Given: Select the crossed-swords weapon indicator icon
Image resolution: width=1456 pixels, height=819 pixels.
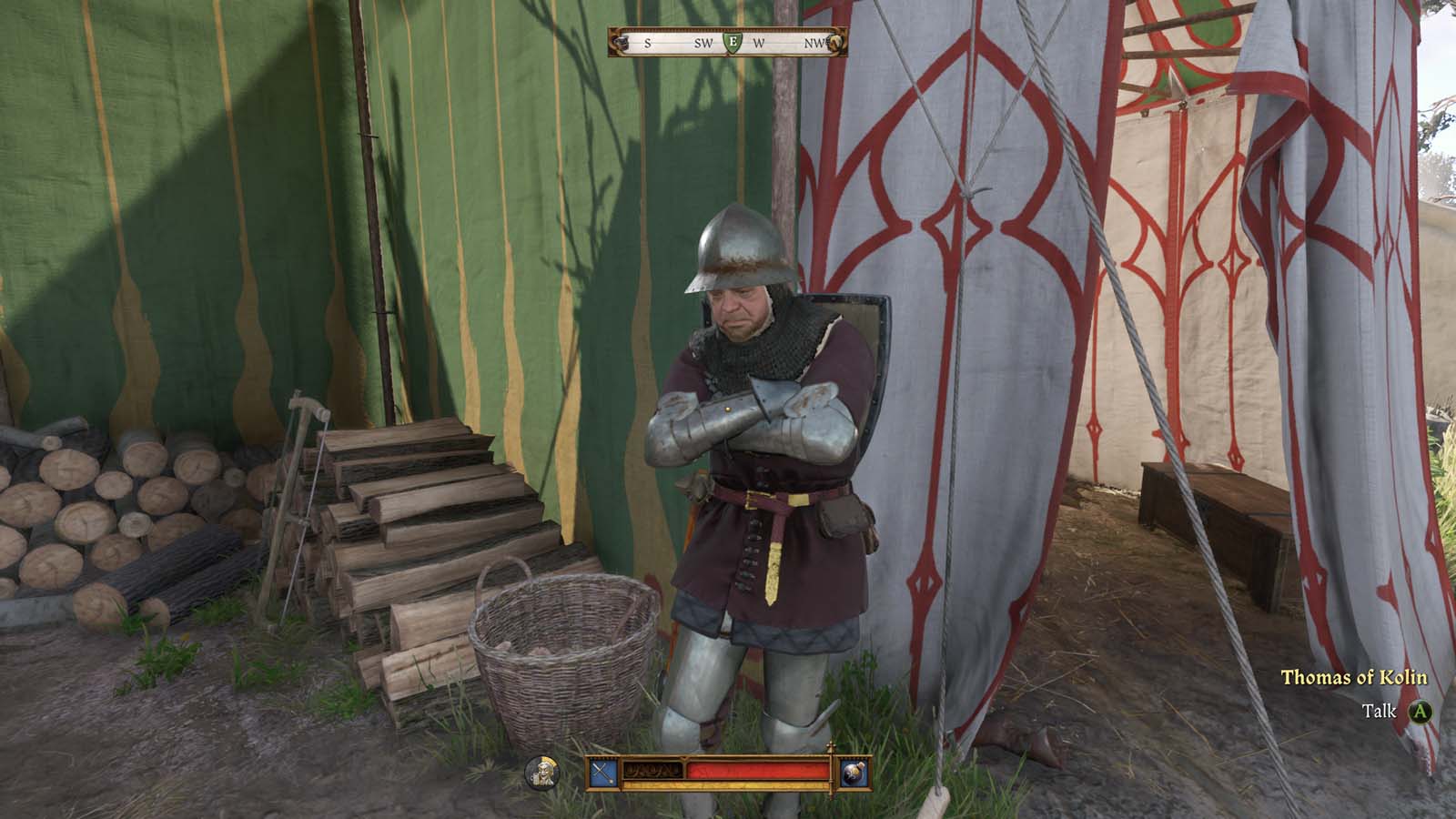Looking at the screenshot, I should click(602, 773).
